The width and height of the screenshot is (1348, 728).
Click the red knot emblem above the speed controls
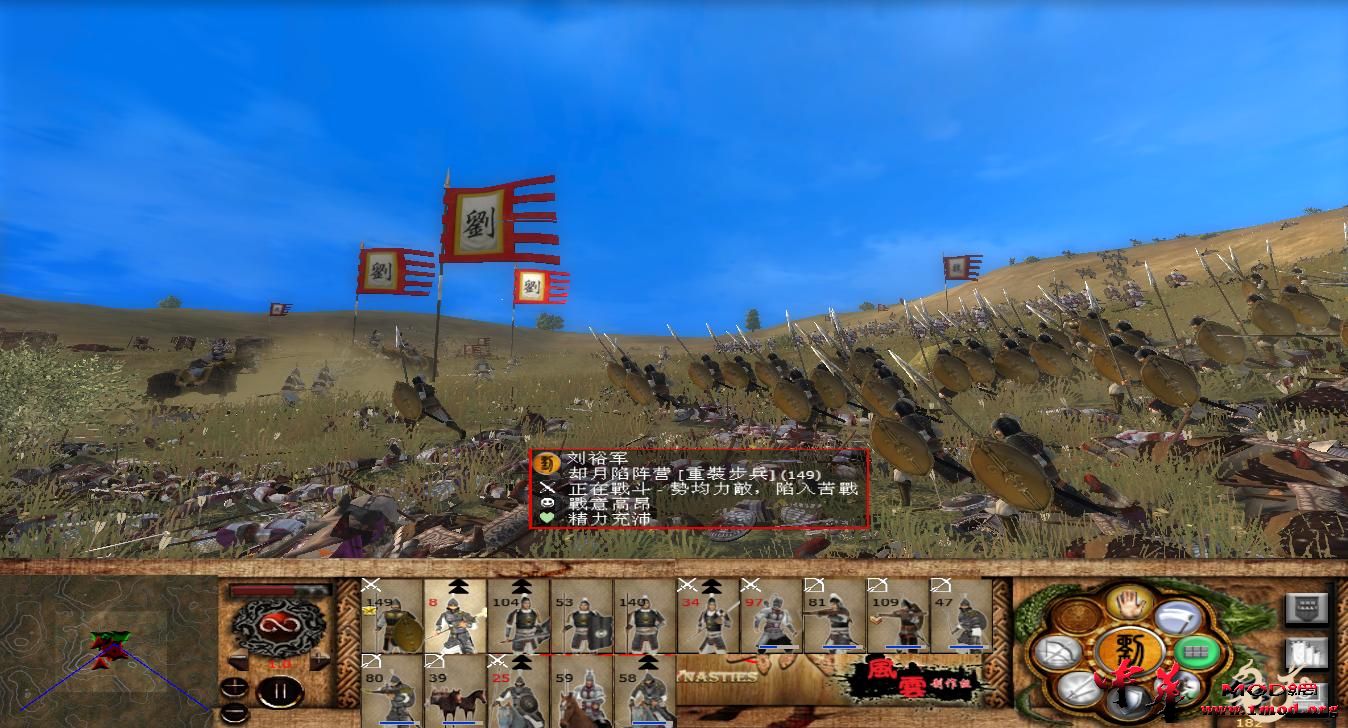click(x=277, y=625)
